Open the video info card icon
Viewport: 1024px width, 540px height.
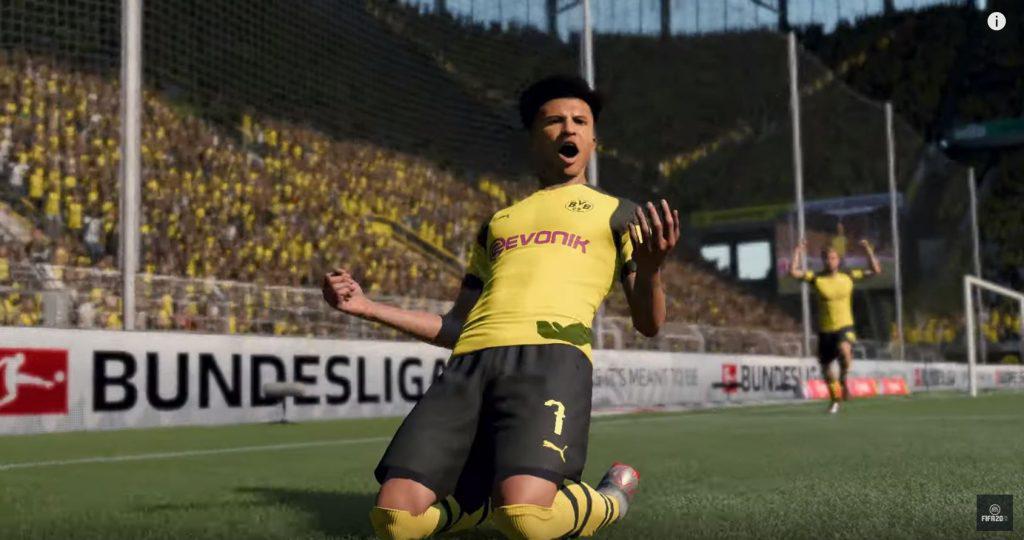pyautogui.click(x=996, y=21)
